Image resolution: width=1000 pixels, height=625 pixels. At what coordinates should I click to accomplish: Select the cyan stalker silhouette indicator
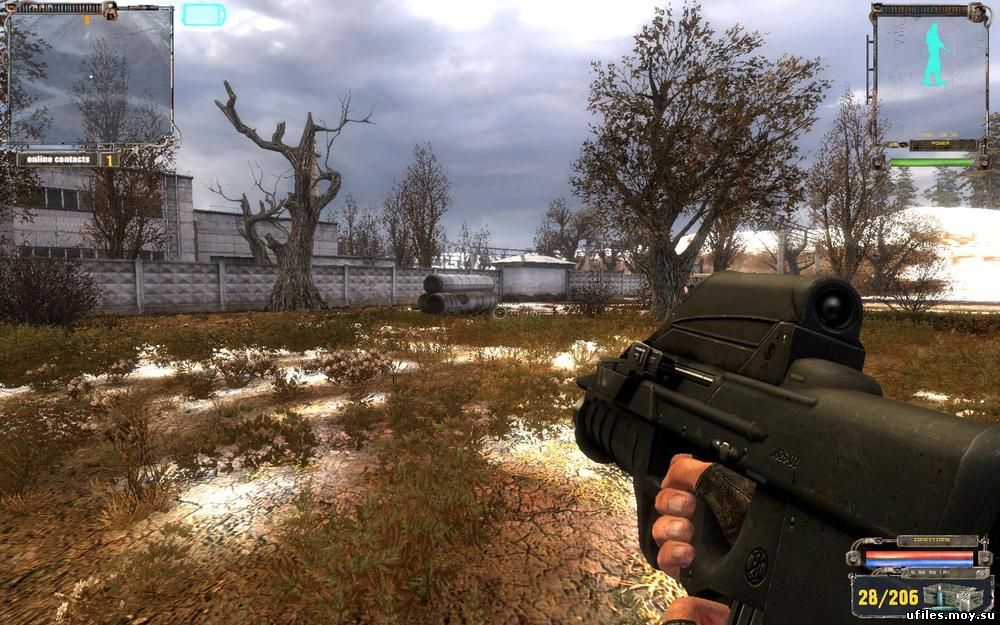pyautogui.click(x=934, y=55)
